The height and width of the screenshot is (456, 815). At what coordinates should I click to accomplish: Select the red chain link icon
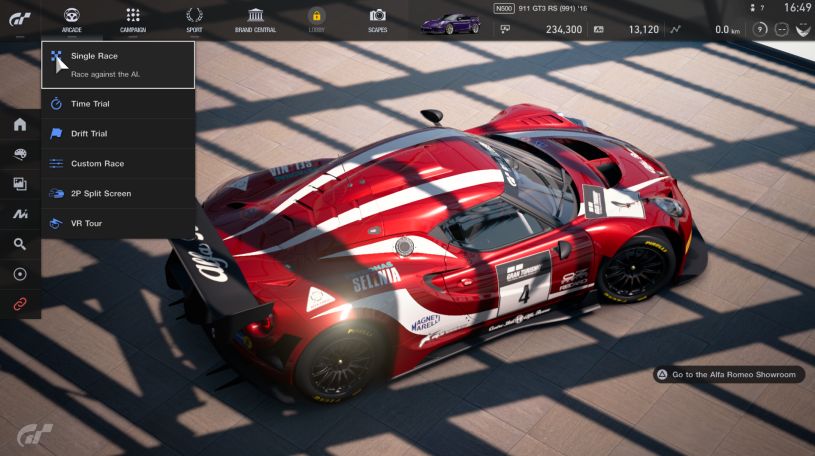coord(20,302)
